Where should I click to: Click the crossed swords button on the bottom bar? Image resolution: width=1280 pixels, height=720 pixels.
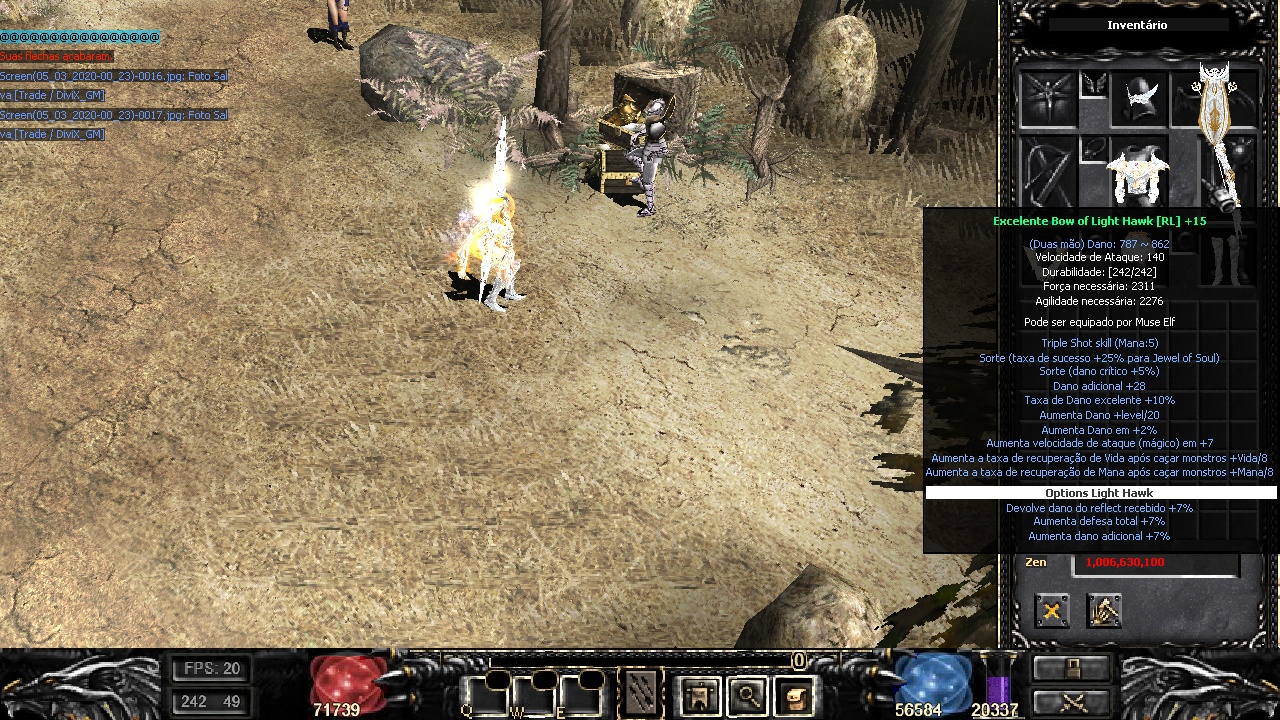[1071, 701]
